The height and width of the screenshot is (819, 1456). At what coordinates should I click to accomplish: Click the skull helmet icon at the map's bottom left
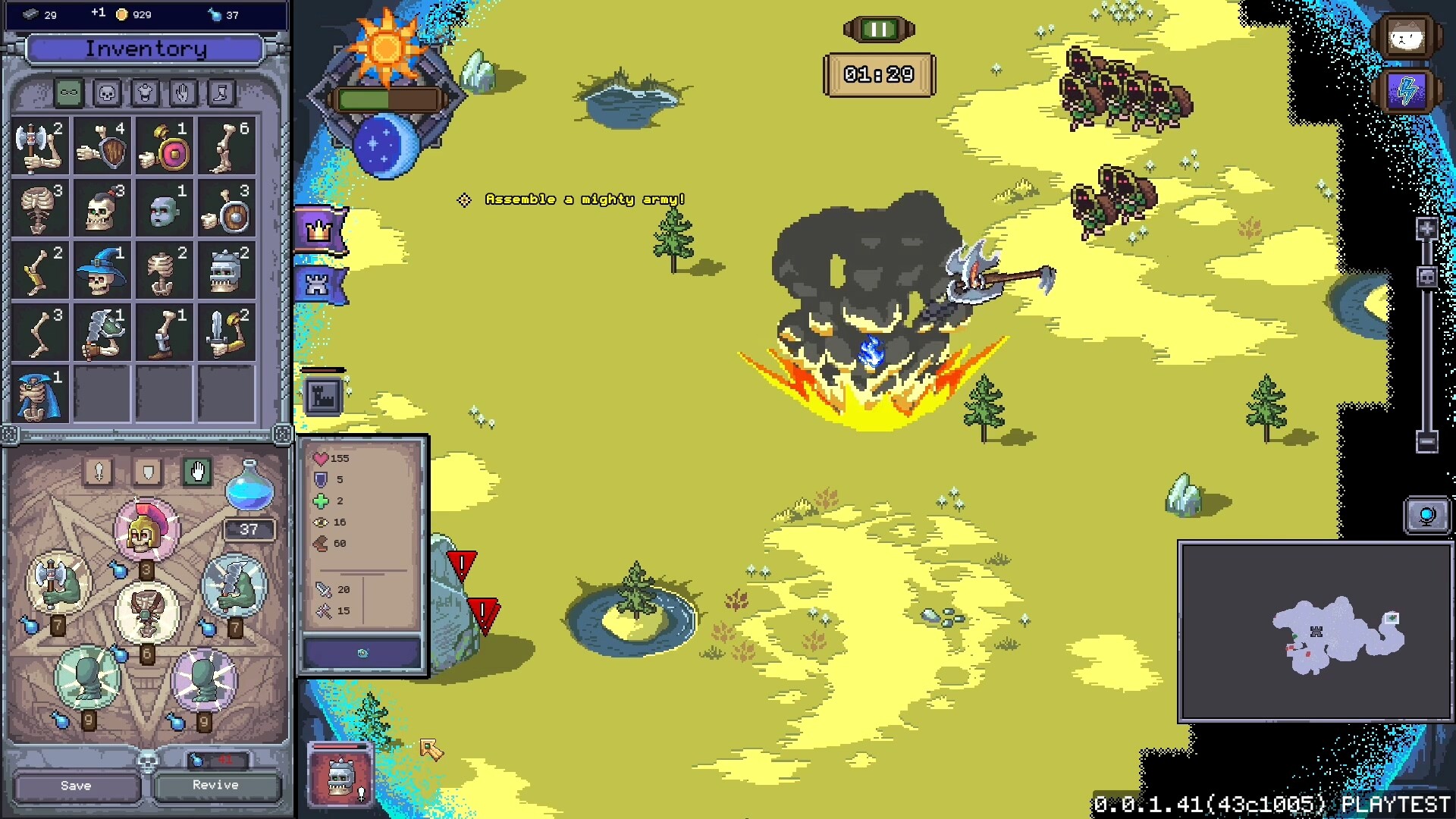(339, 777)
